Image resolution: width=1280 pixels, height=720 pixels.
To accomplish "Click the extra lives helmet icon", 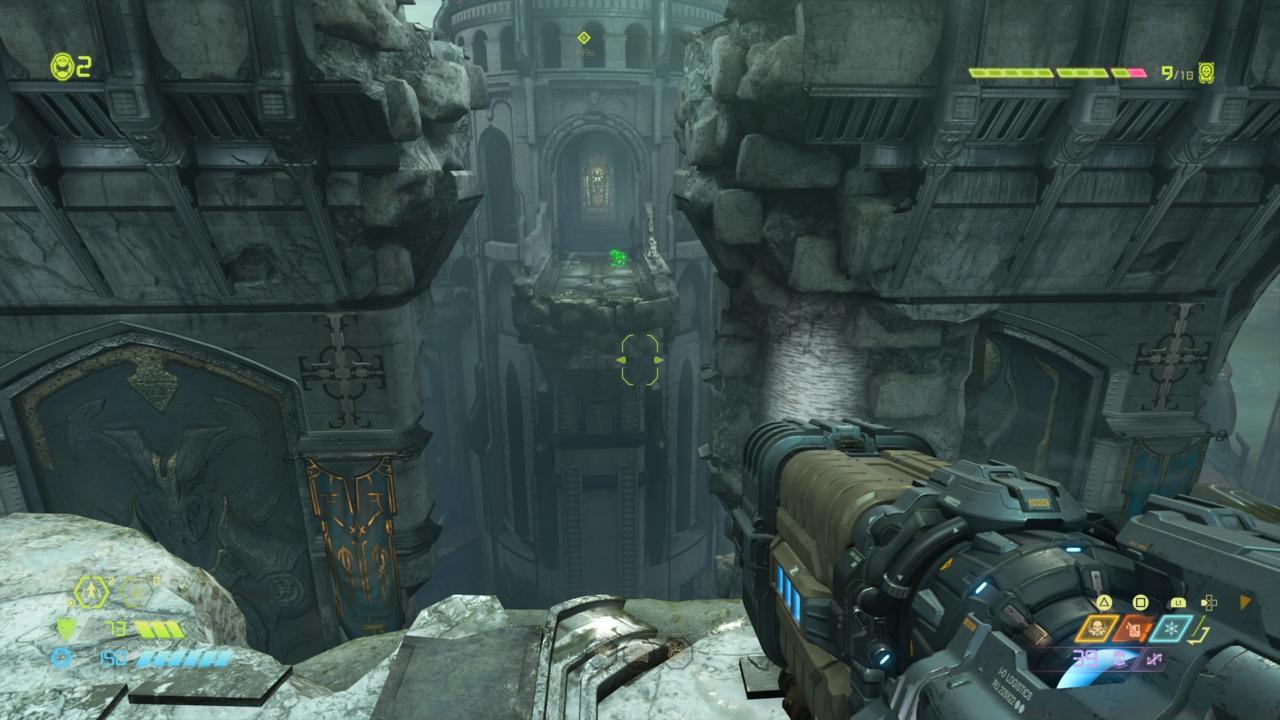I will tap(62, 66).
